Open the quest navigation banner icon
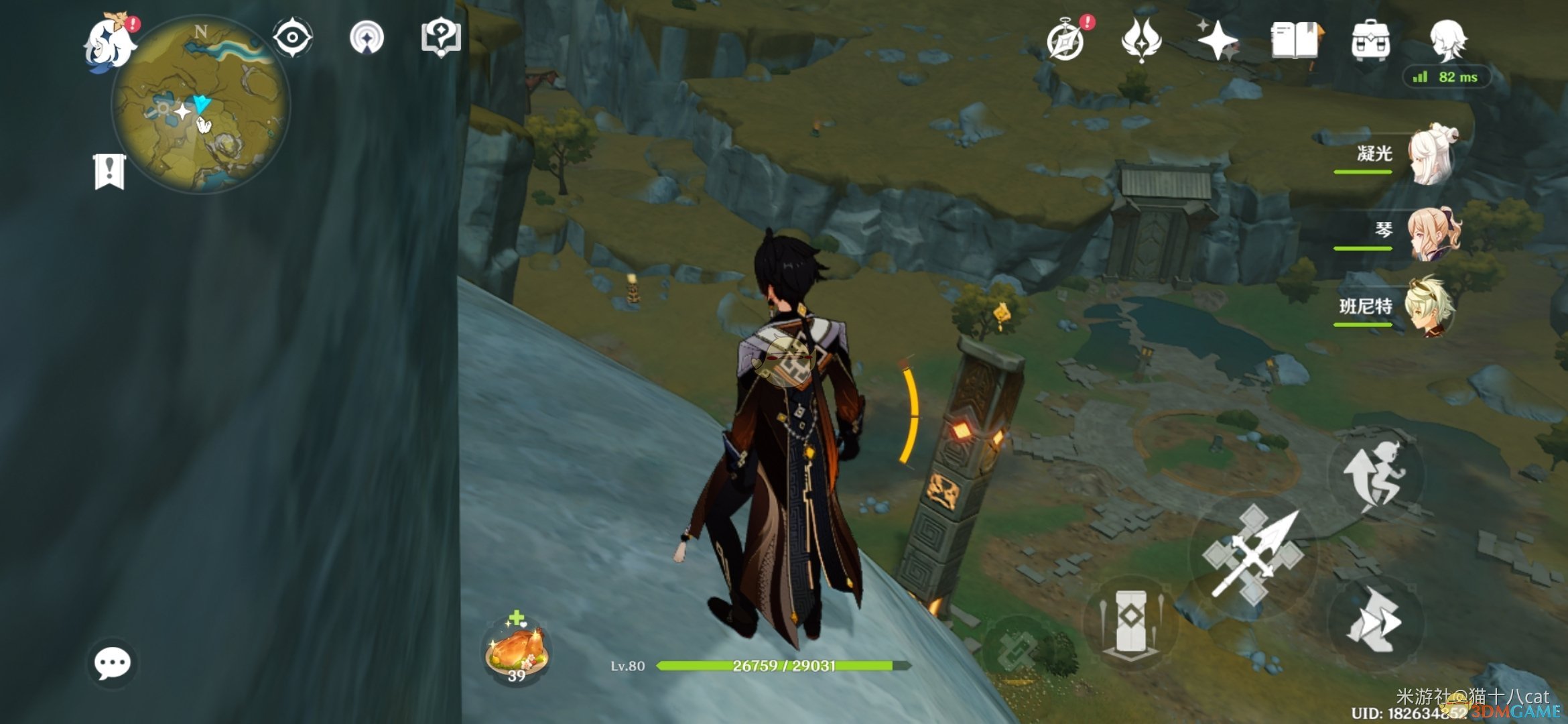This screenshot has width=1568, height=724. [x=109, y=172]
